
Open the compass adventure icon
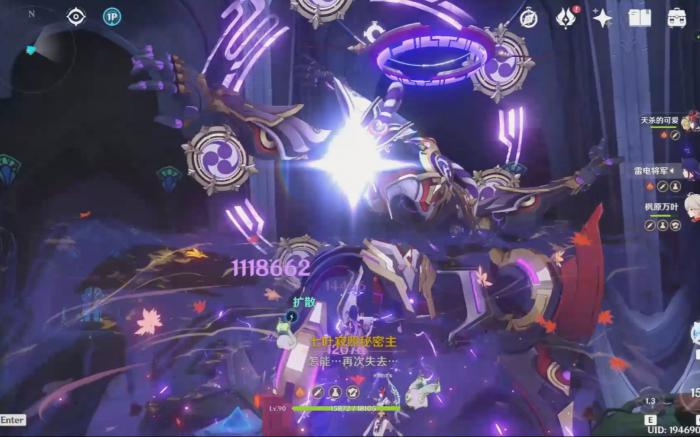click(x=529, y=17)
